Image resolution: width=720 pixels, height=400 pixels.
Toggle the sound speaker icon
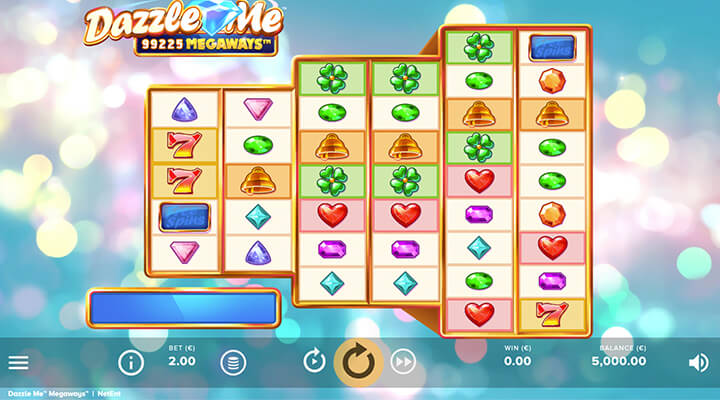click(x=699, y=362)
